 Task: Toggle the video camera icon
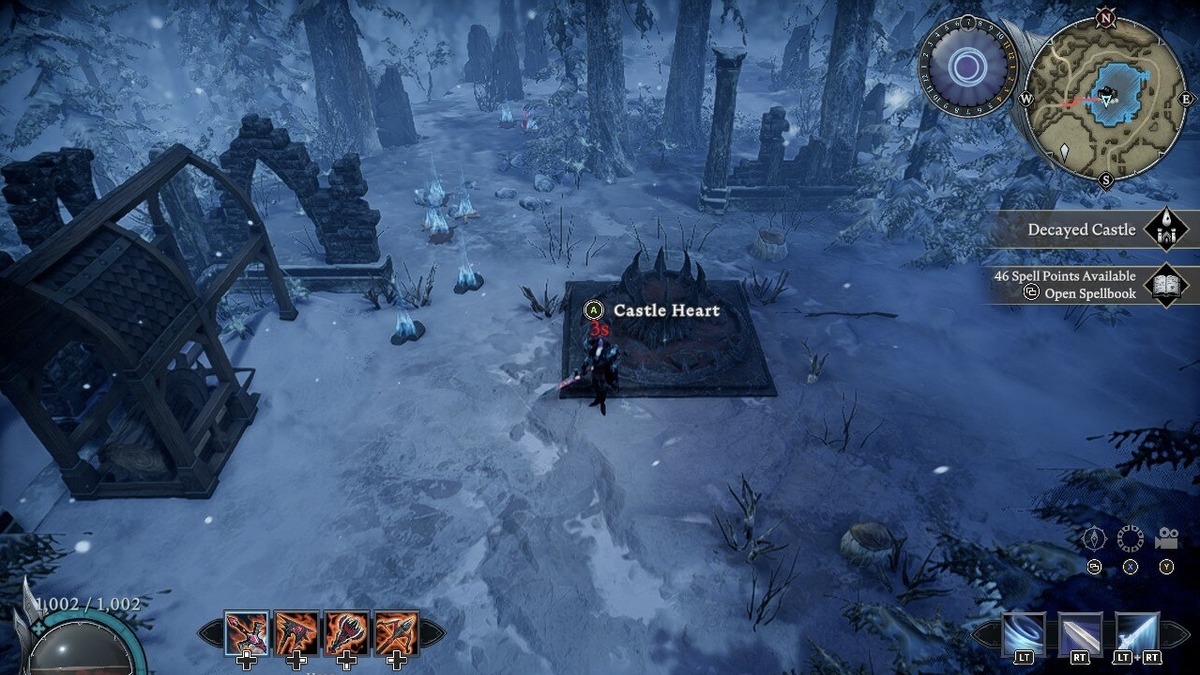tap(1167, 539)
